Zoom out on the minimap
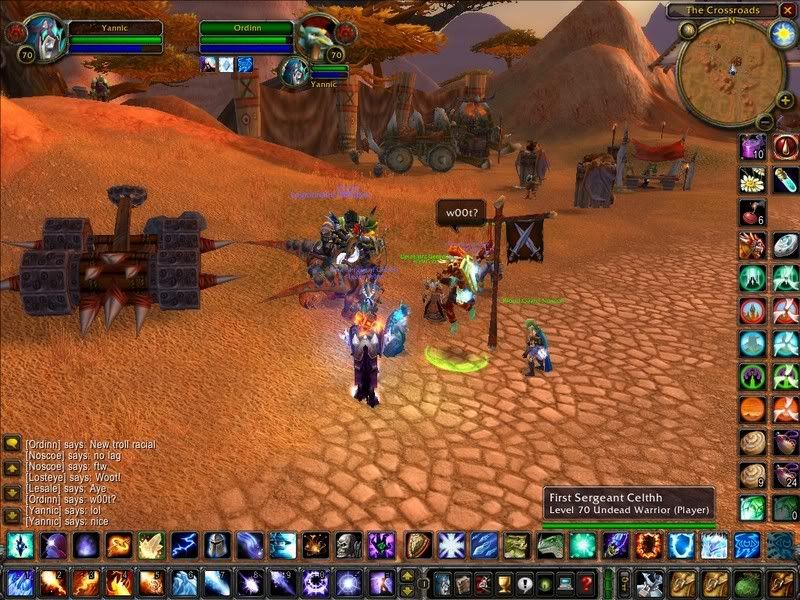The height and width of the screenshot is (600, 800). point(763,121)
